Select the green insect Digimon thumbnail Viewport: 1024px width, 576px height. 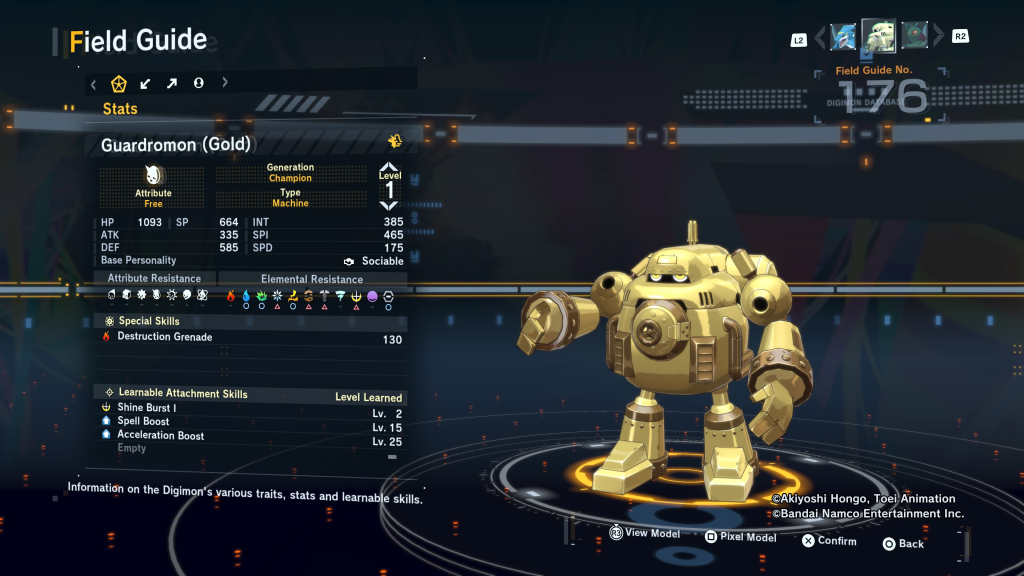click(914, 37)
